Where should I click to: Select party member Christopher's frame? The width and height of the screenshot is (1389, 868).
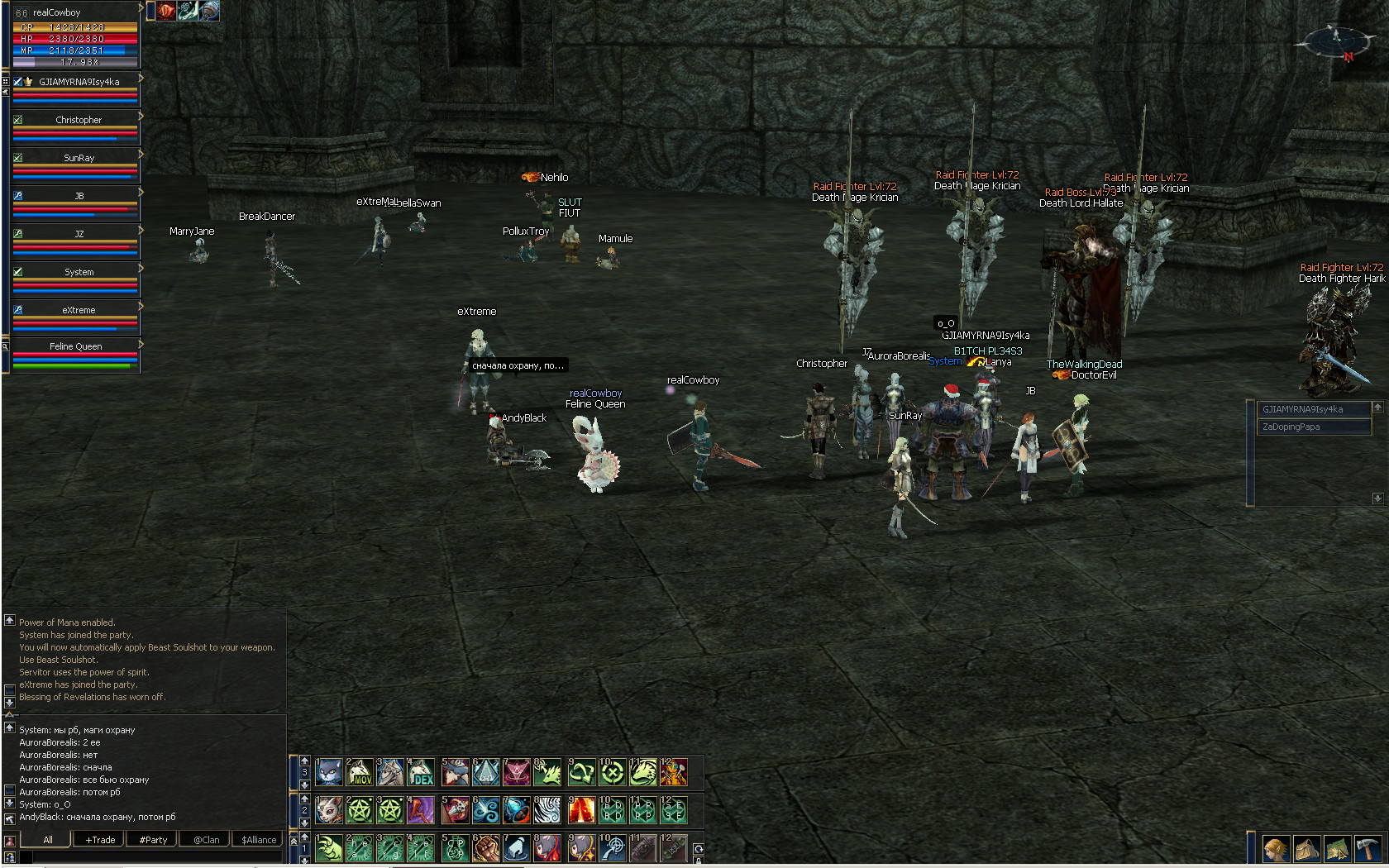pyautogui.click(x=78, y=120)
